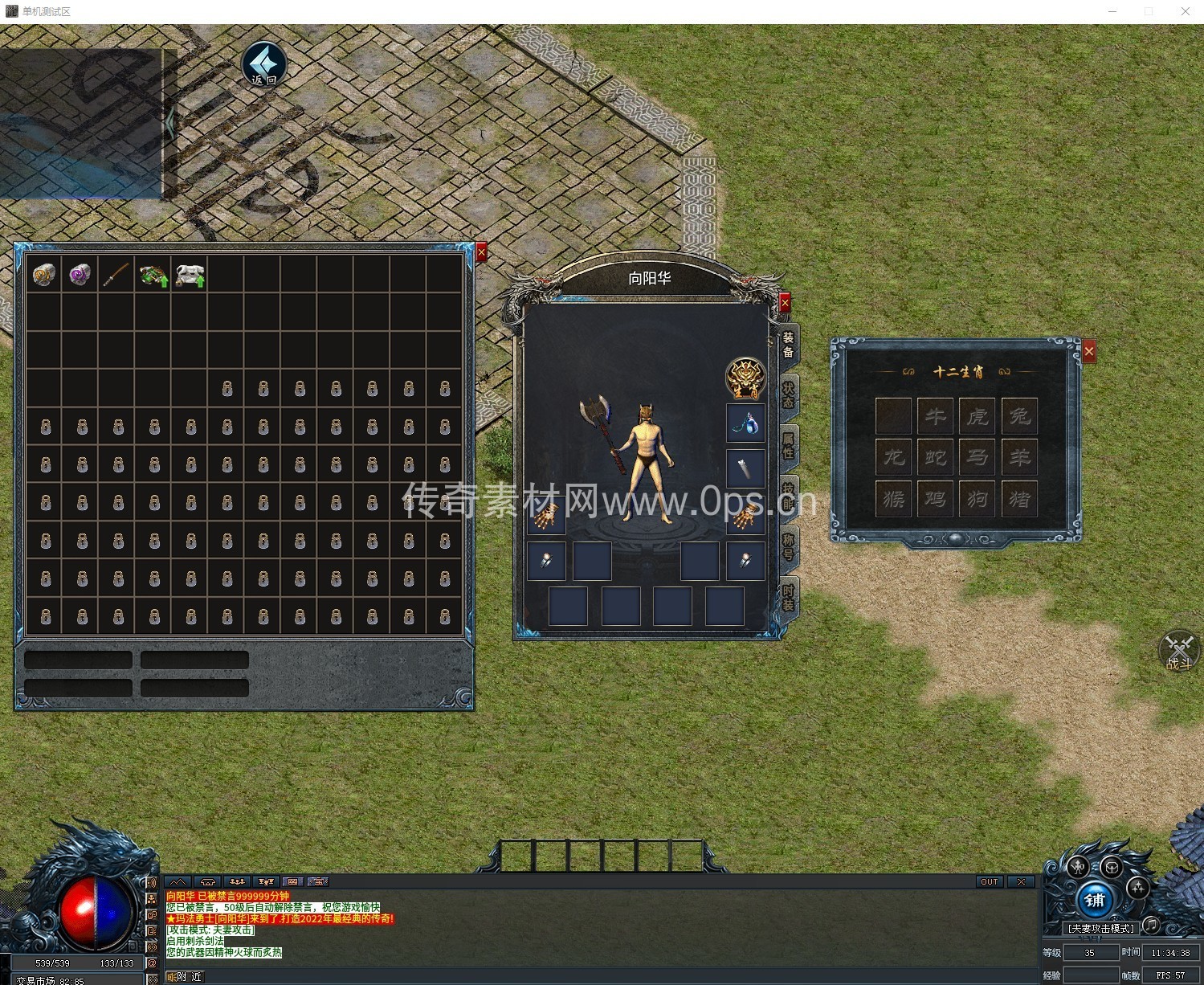Open the golden 生肖 zodiac badge
This screenshot has height=985, width=1204.
[x=745, y=378]
